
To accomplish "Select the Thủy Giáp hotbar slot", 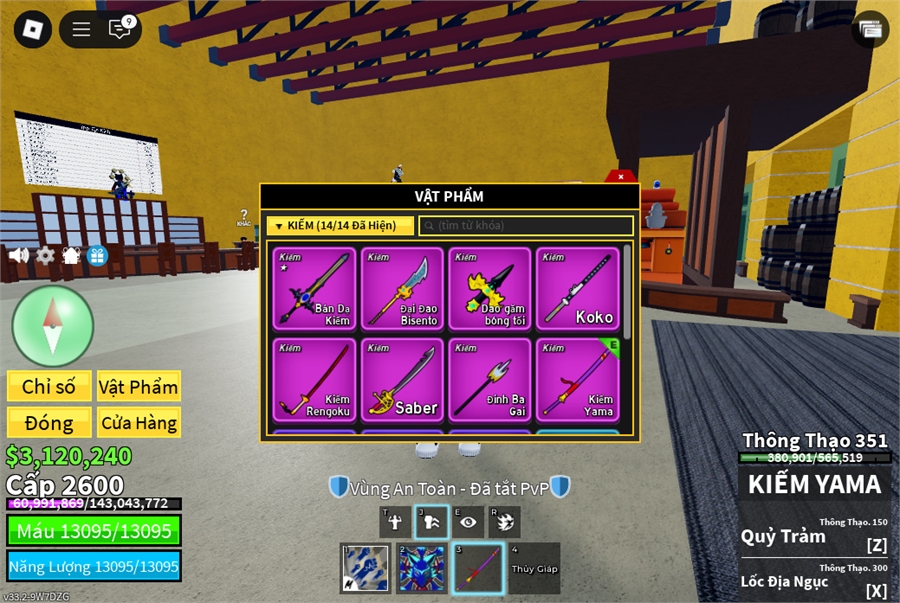I will click(x=534, y=568).
